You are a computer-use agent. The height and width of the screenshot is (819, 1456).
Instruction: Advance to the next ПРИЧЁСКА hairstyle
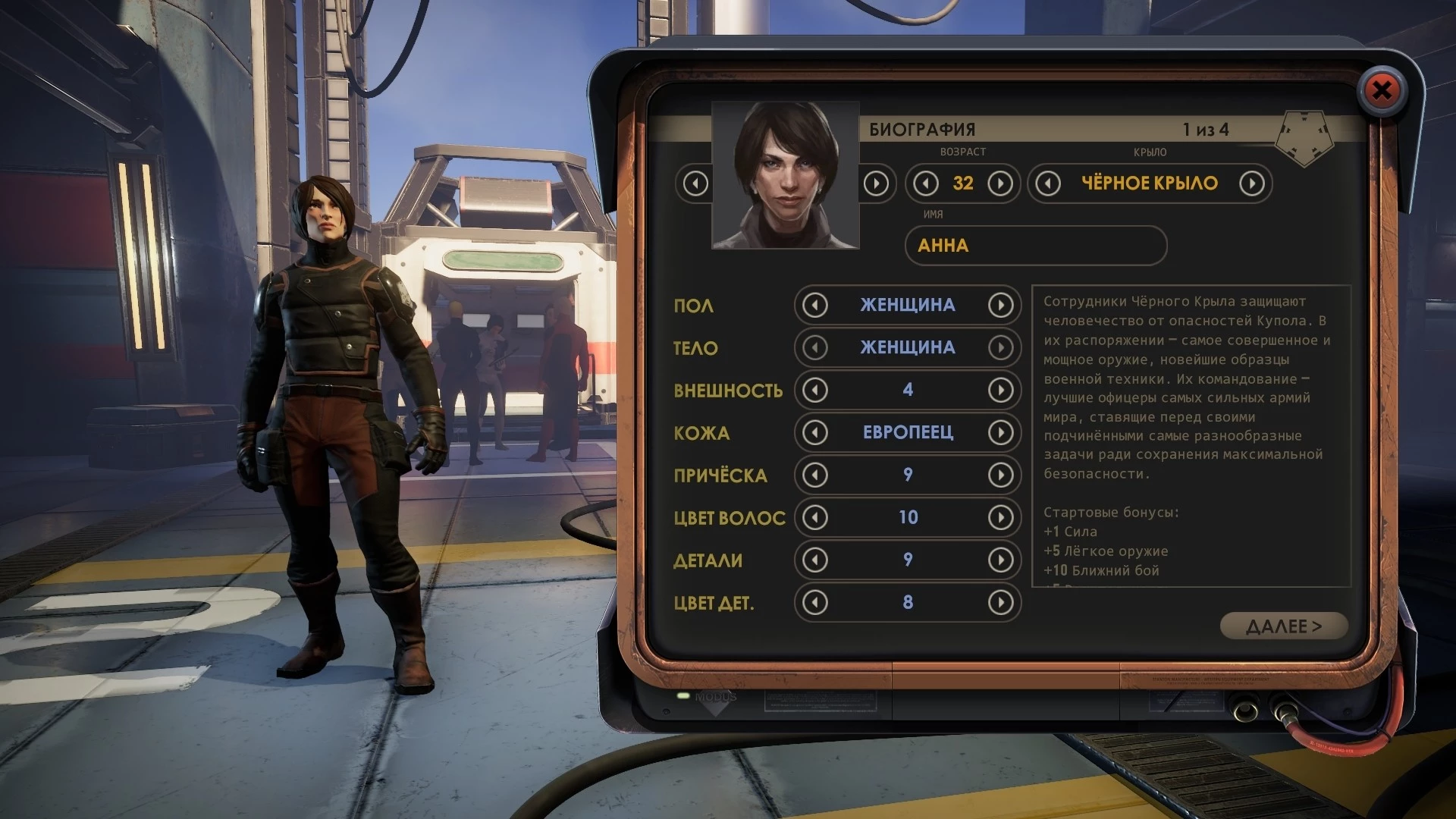[1000, 475]
